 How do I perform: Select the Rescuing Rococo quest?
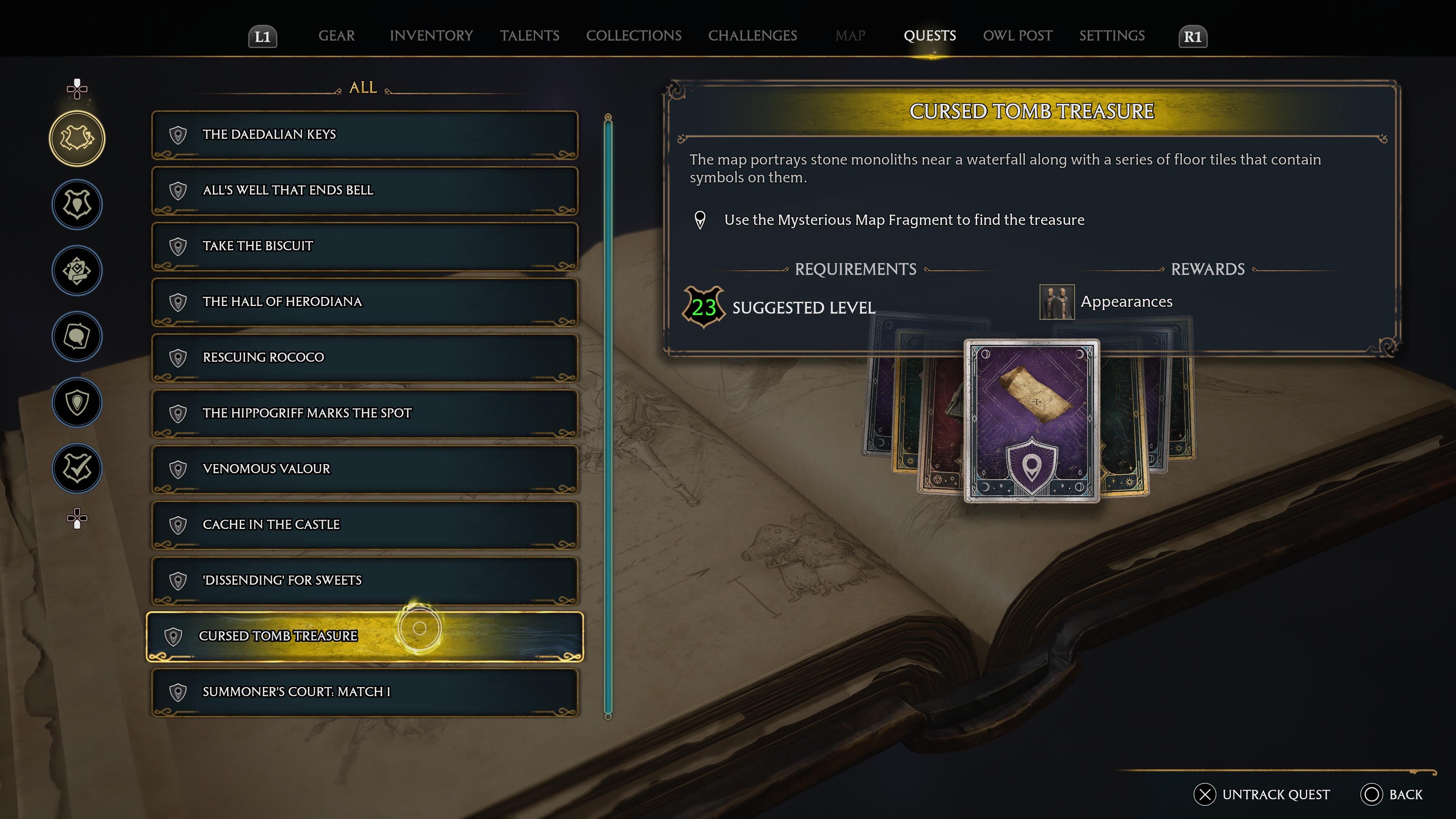pyautogui.click(x=364, y=357)
